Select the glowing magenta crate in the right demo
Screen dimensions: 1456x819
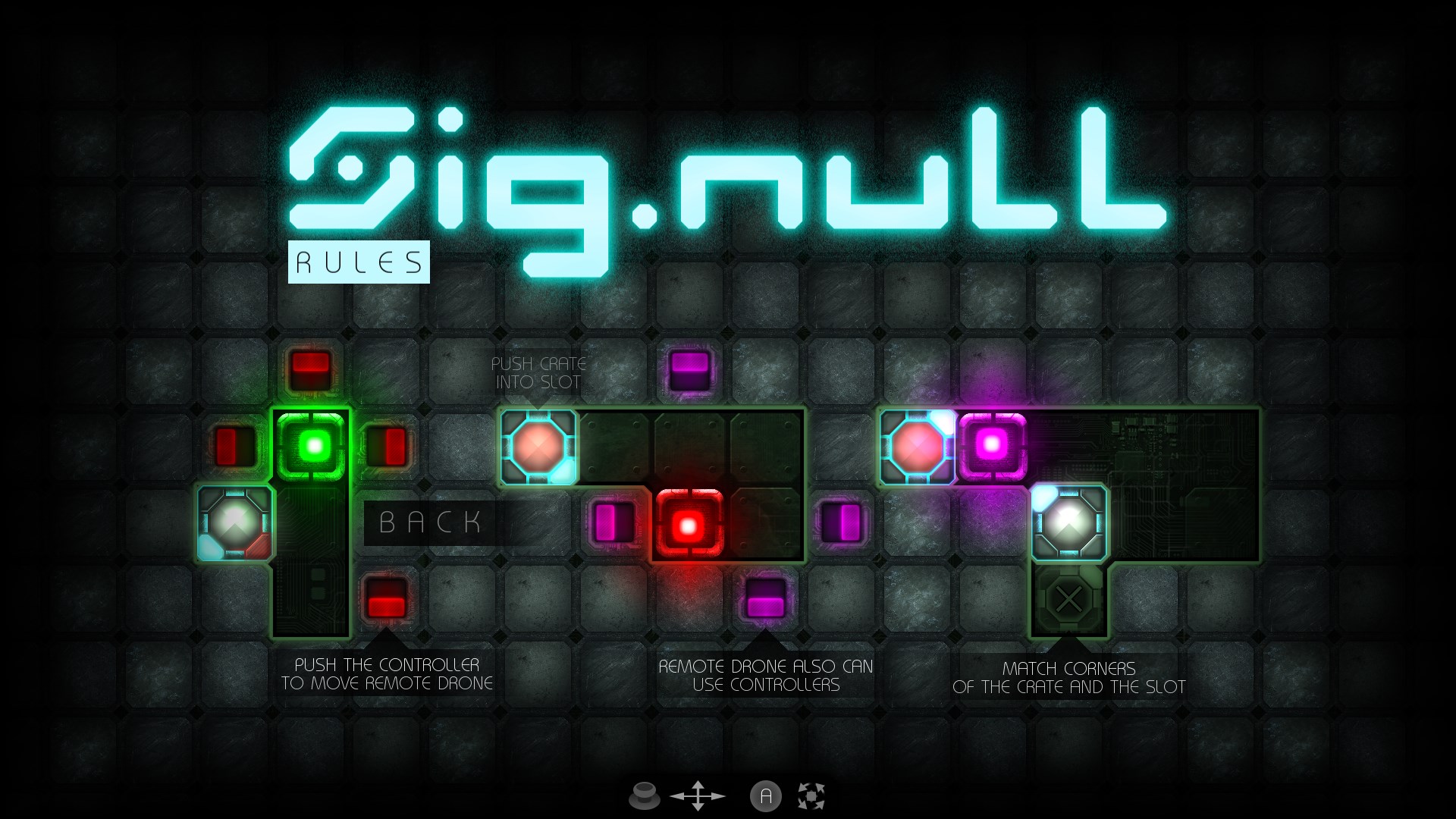[993, 447]
